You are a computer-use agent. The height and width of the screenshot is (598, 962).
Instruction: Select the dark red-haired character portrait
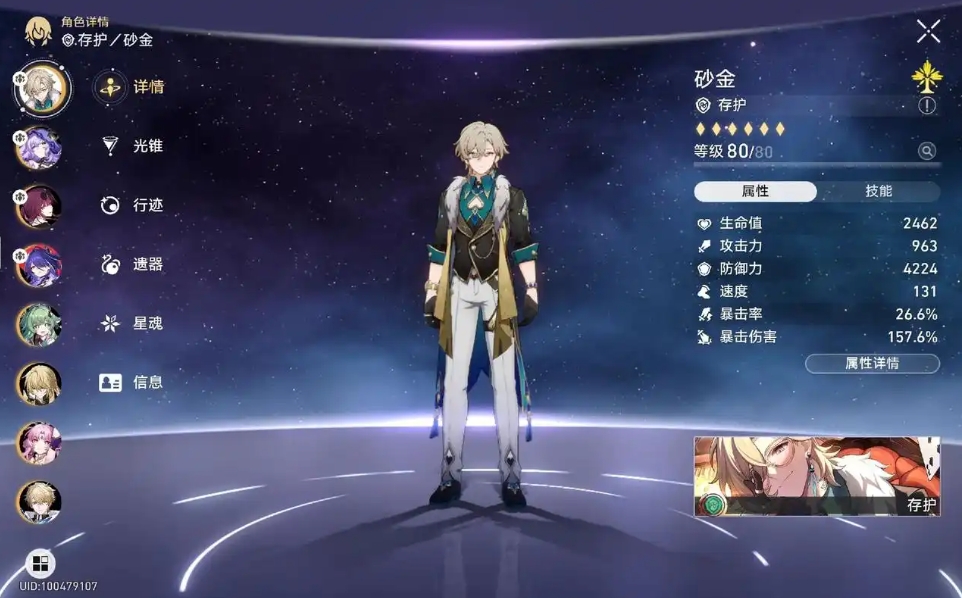point(39,206)
